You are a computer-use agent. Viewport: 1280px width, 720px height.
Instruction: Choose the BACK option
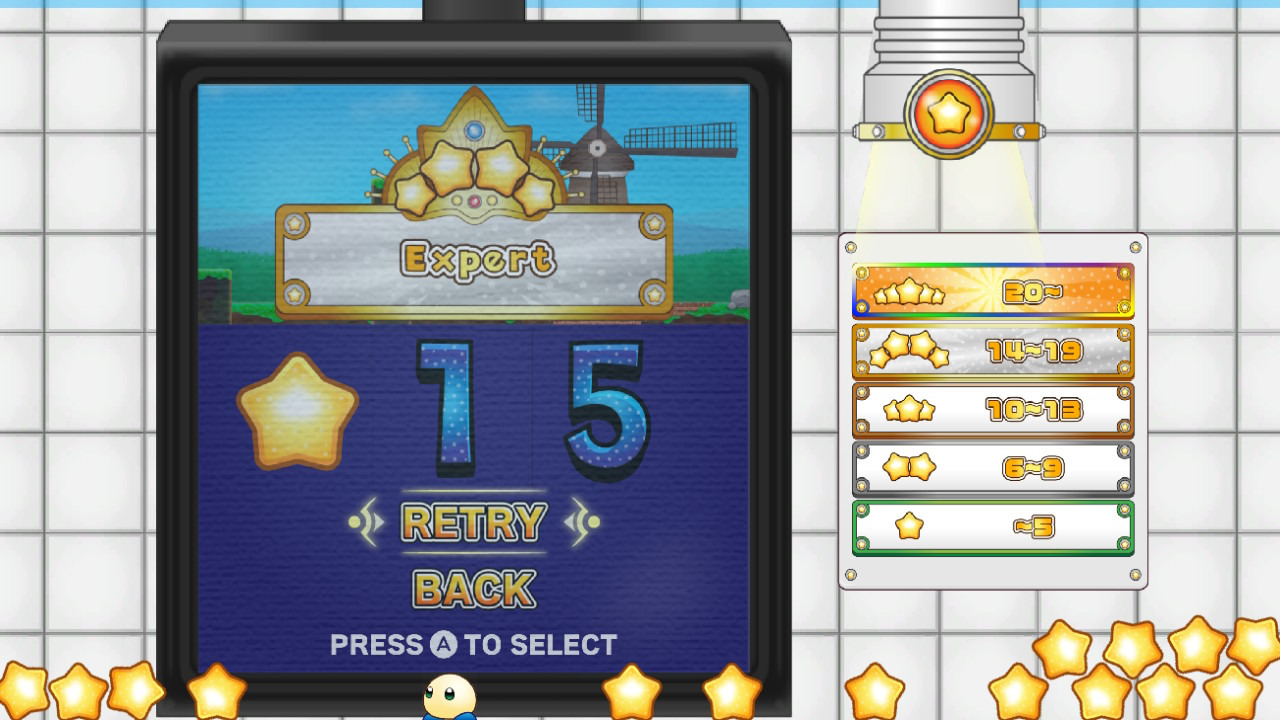tap(473, 589)
